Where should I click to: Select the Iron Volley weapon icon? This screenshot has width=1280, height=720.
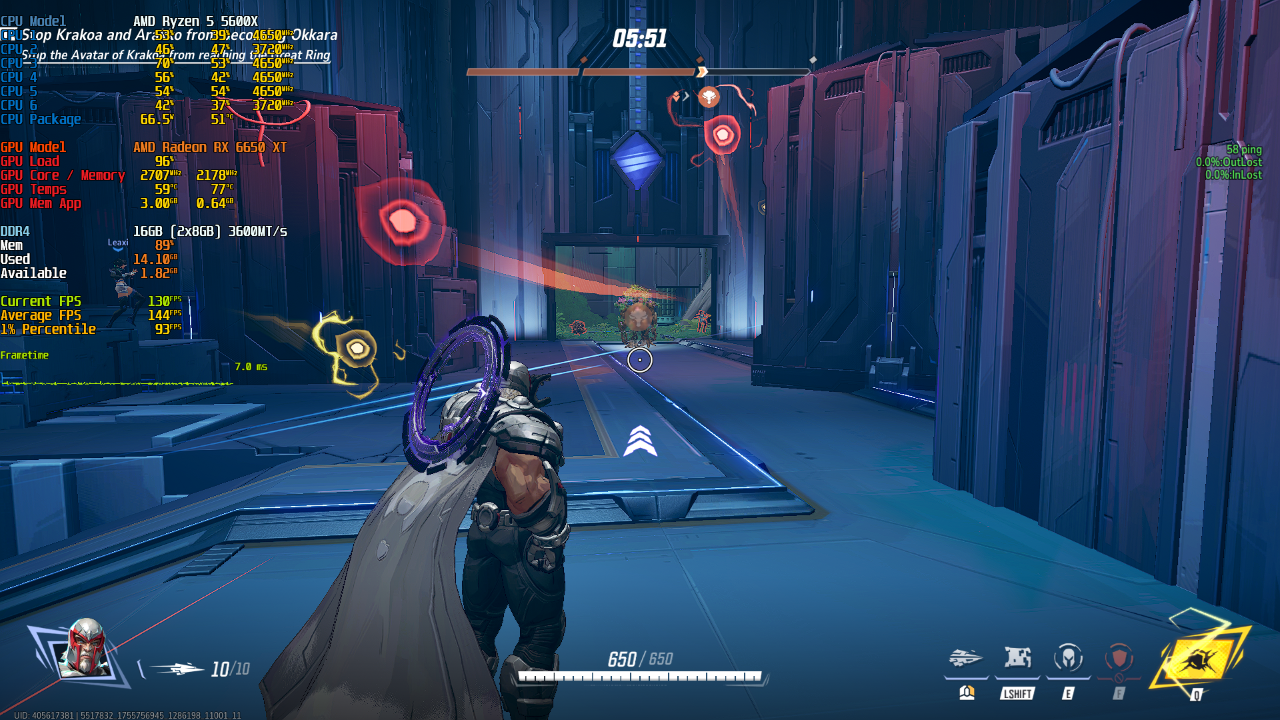coord(176,669)
